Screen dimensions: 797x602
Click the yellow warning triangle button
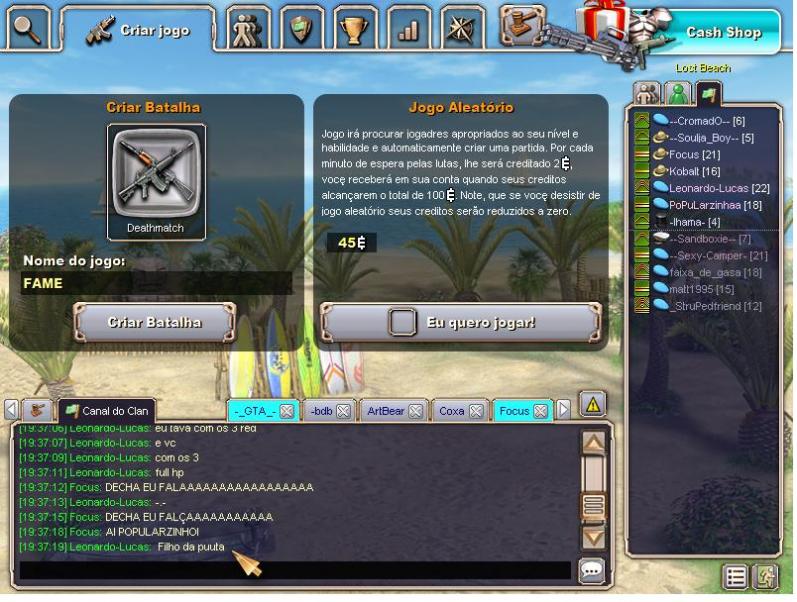[x=592, y=404]
